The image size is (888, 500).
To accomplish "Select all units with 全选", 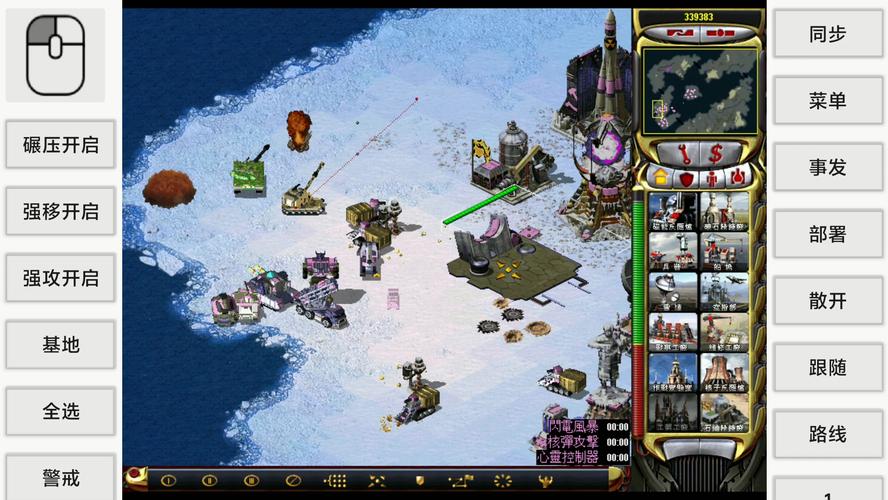I will pyautogui.click(x=60, y=411).
